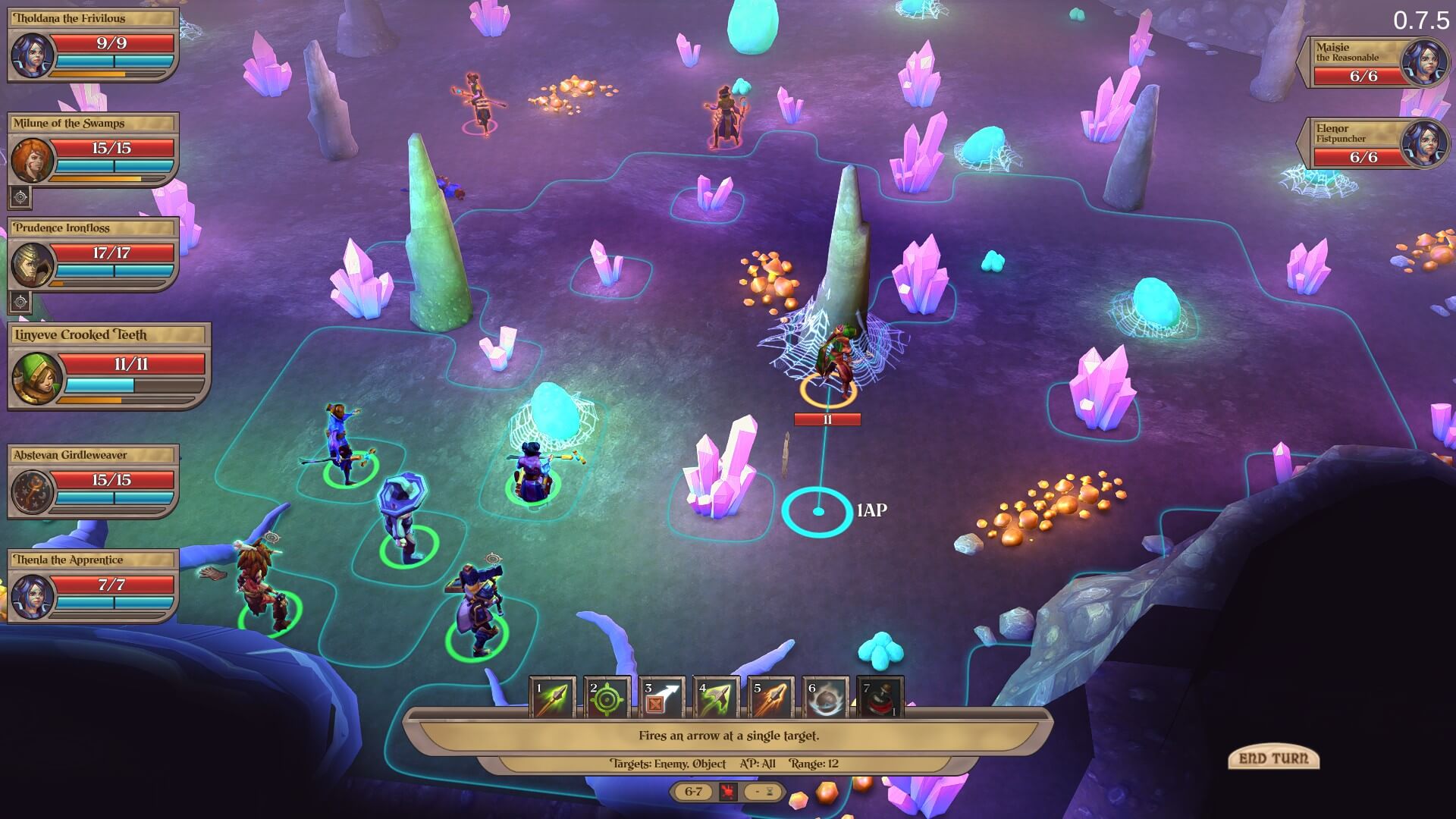
Task: Activate the flaming arrow ability
Action: (x=770, y=698)
